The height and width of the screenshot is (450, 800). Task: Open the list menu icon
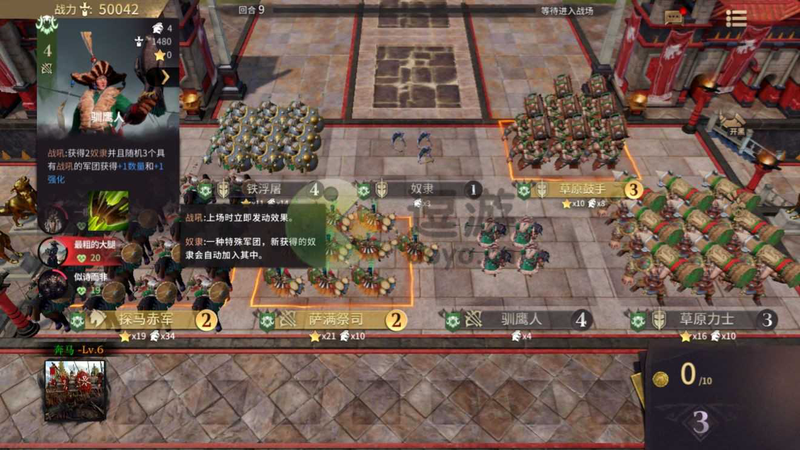point(736,17)
